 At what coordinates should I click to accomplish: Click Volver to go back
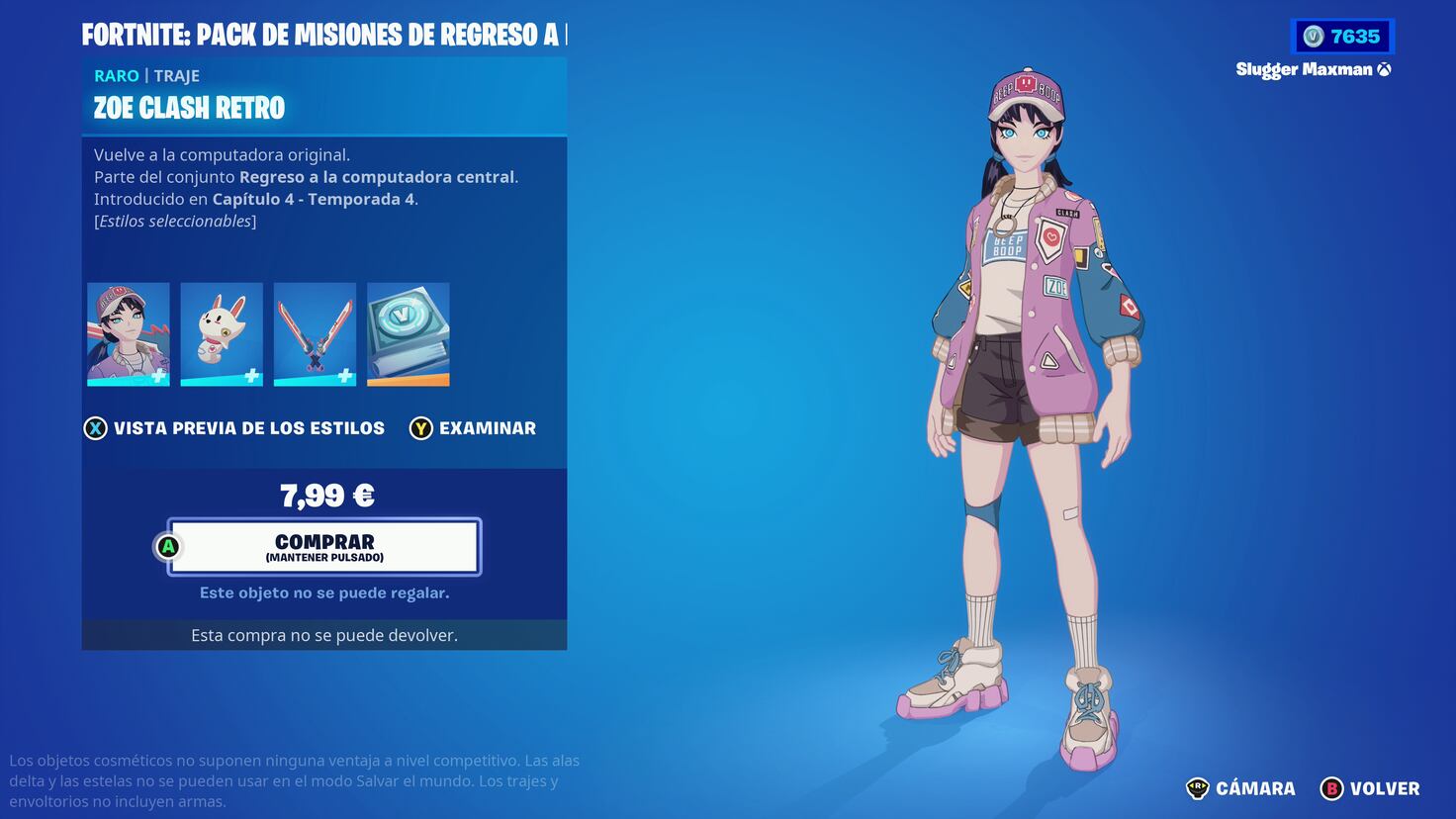(x=1385, y=788)
